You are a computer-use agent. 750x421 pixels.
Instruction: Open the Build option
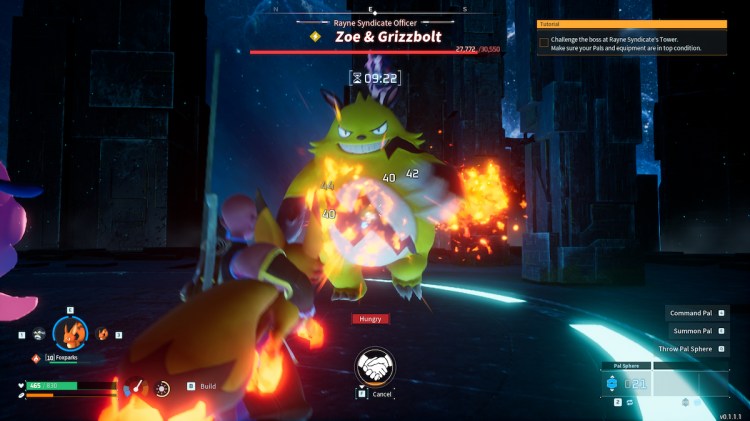tap(207, 386)
